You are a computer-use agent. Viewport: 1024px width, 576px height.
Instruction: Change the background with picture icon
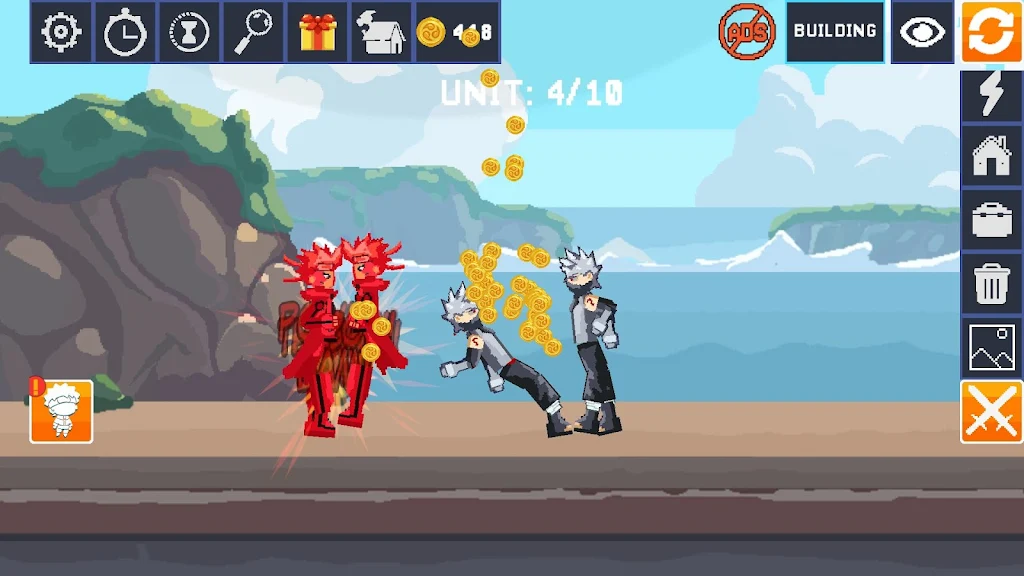point(991,347)
